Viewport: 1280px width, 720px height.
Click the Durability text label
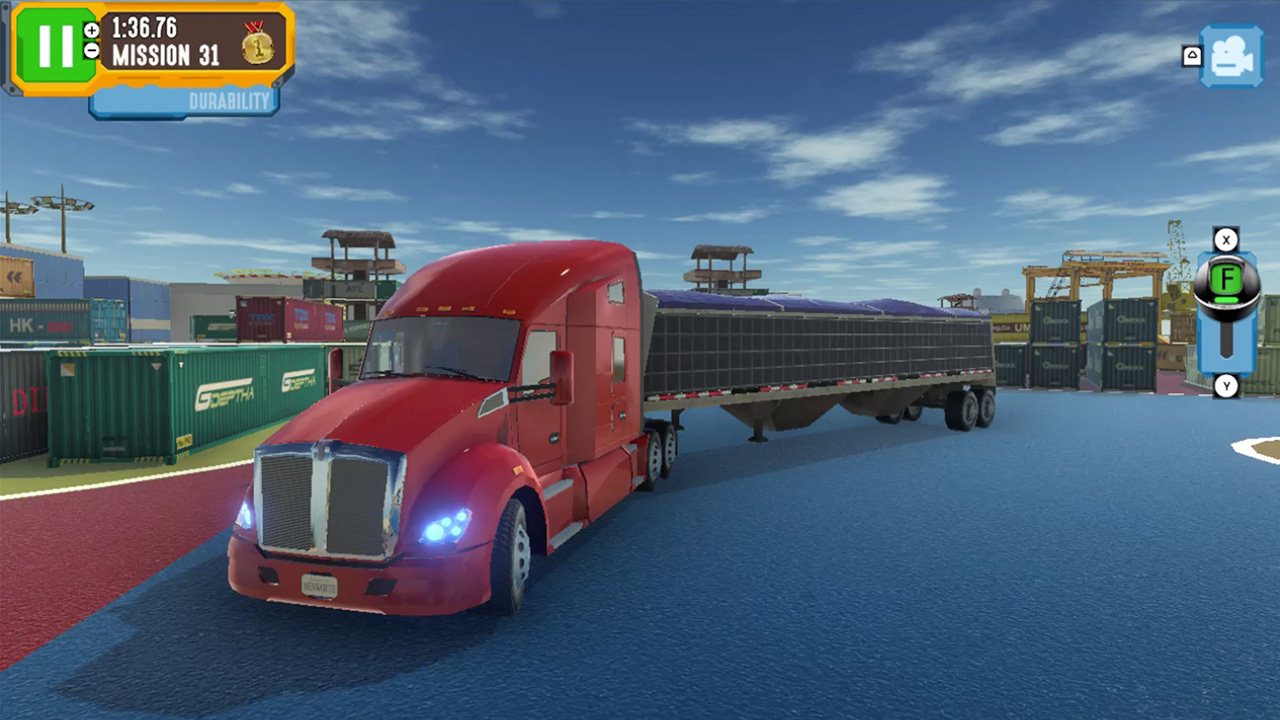click(x=229, y=98)
